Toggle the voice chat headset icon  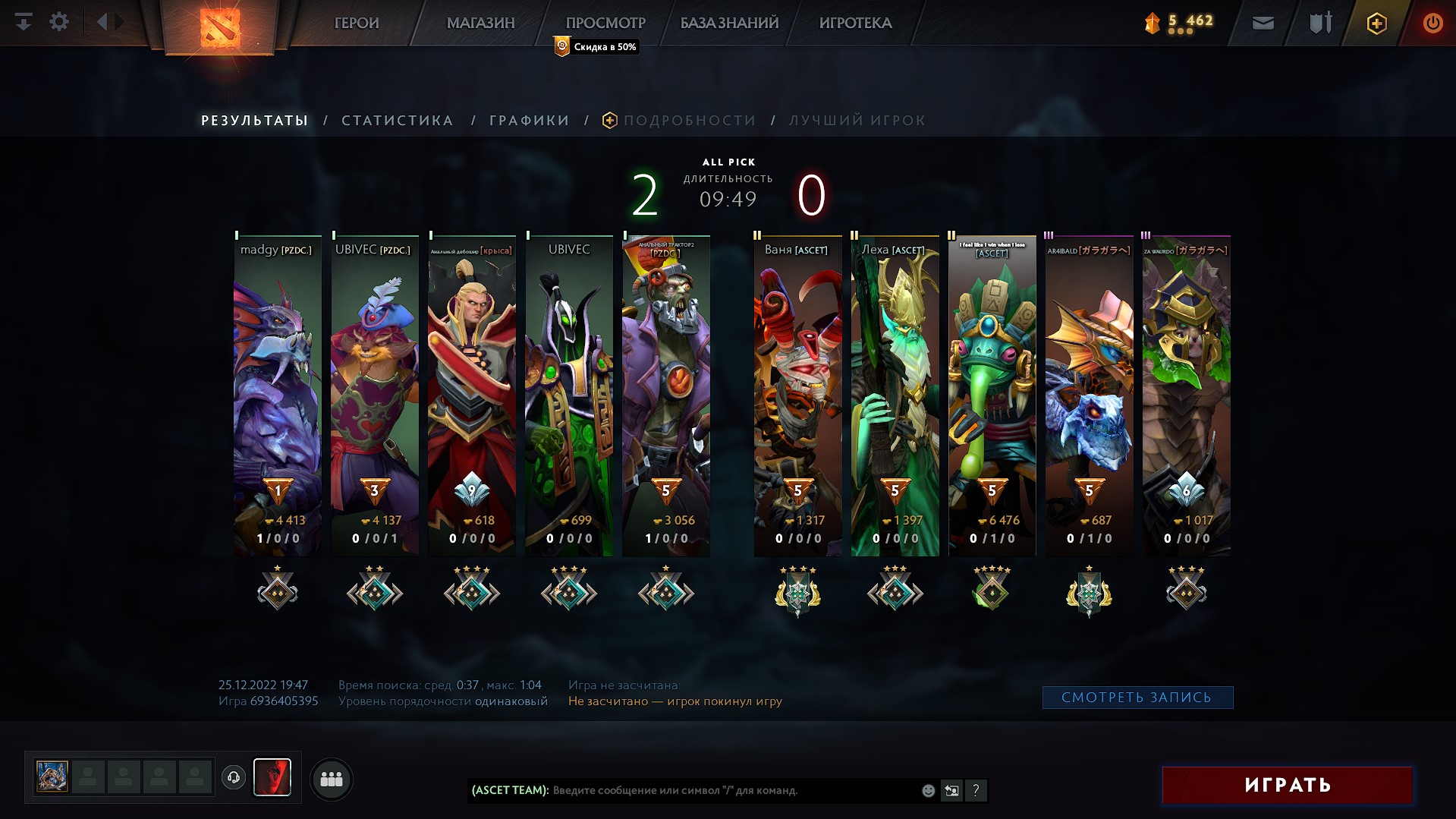235,777
